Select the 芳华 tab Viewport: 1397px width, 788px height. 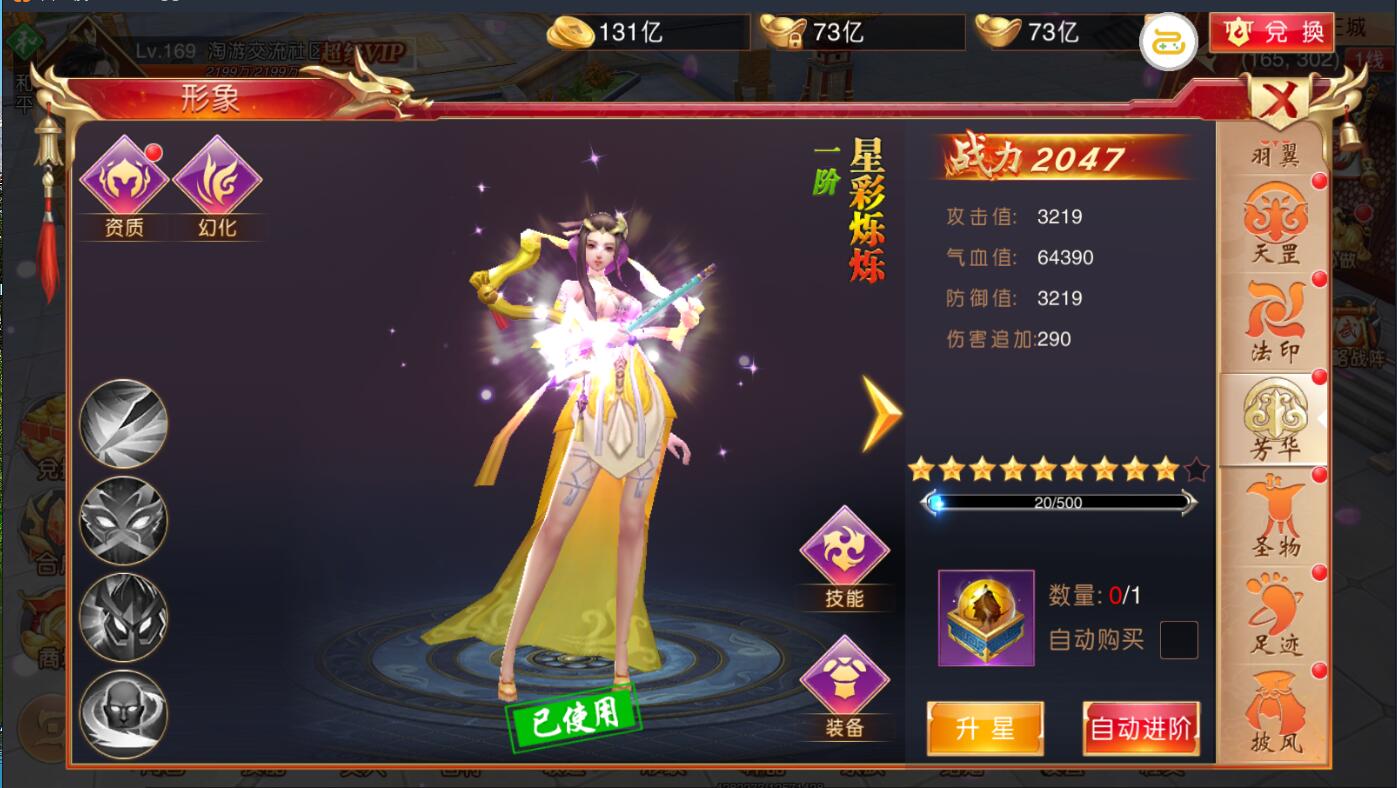(1275, 420)
